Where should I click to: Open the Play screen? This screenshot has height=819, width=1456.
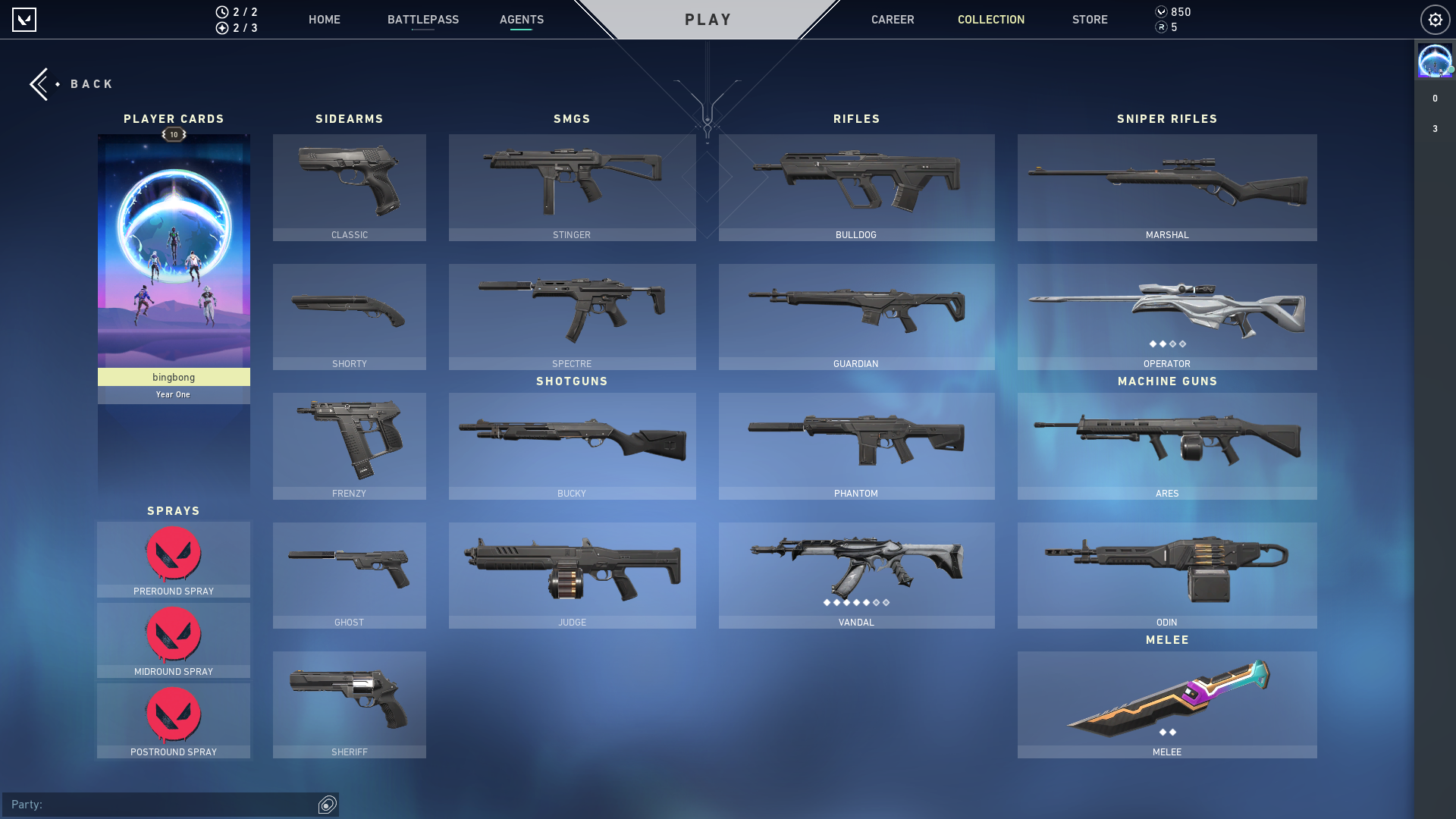(x=708, y=20)
